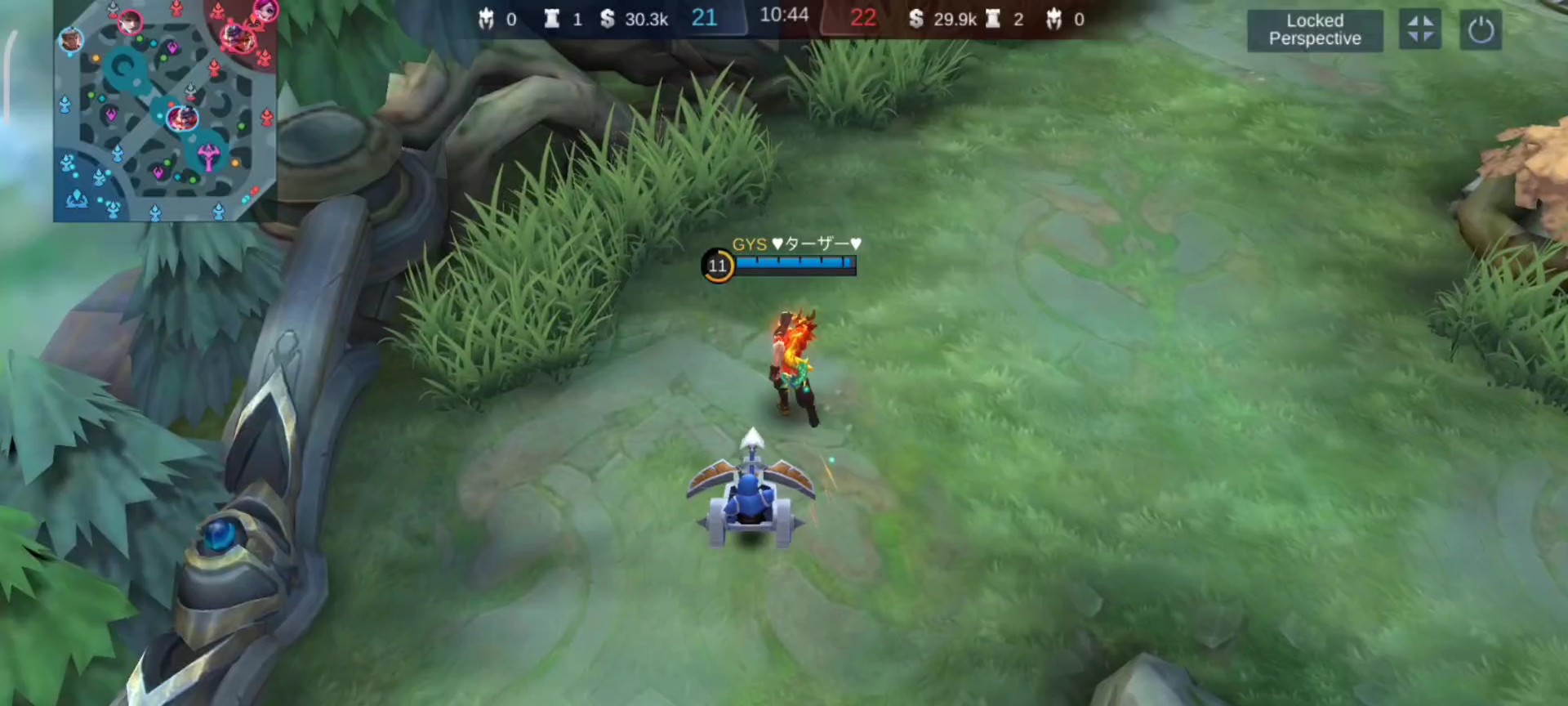
Task: Click the four-arrow collapse view button
Action: point(1419,30)
